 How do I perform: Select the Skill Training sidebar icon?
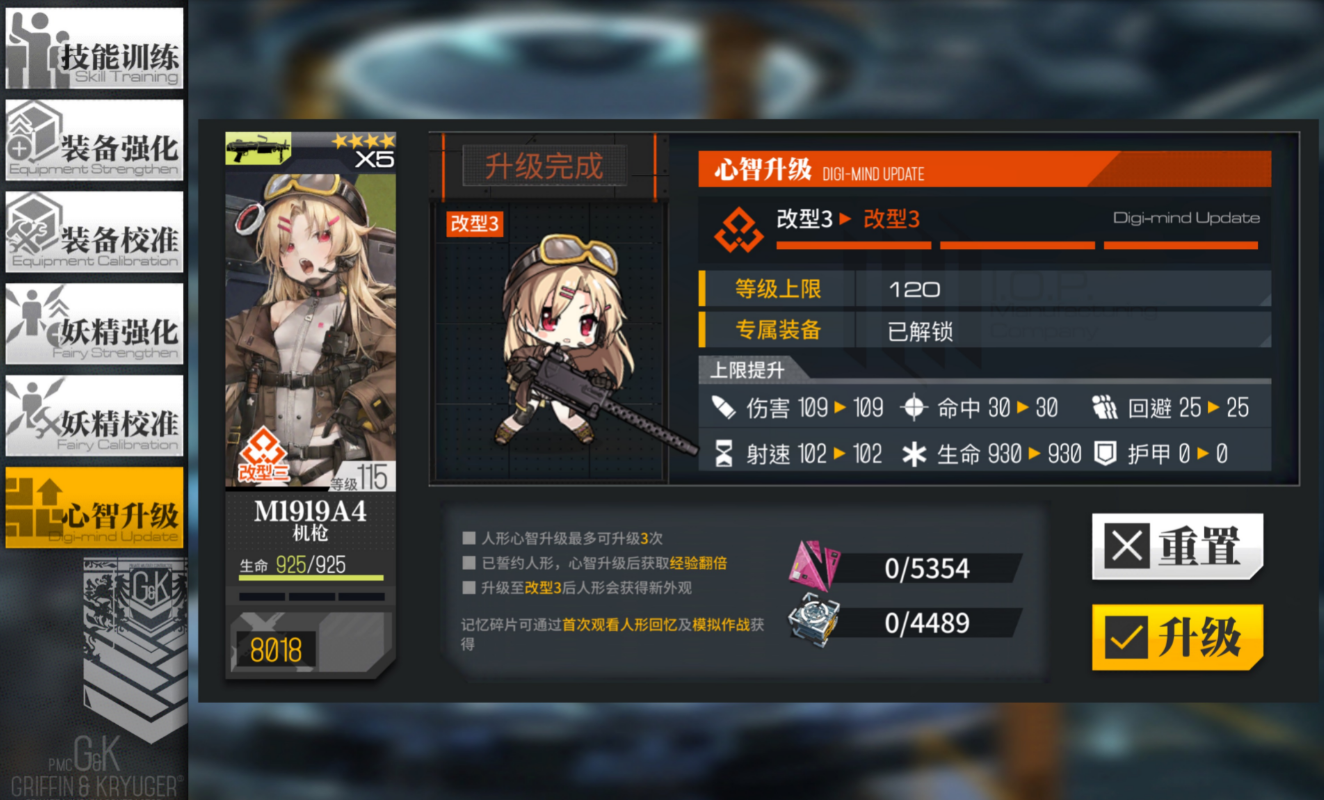[94, 47]
